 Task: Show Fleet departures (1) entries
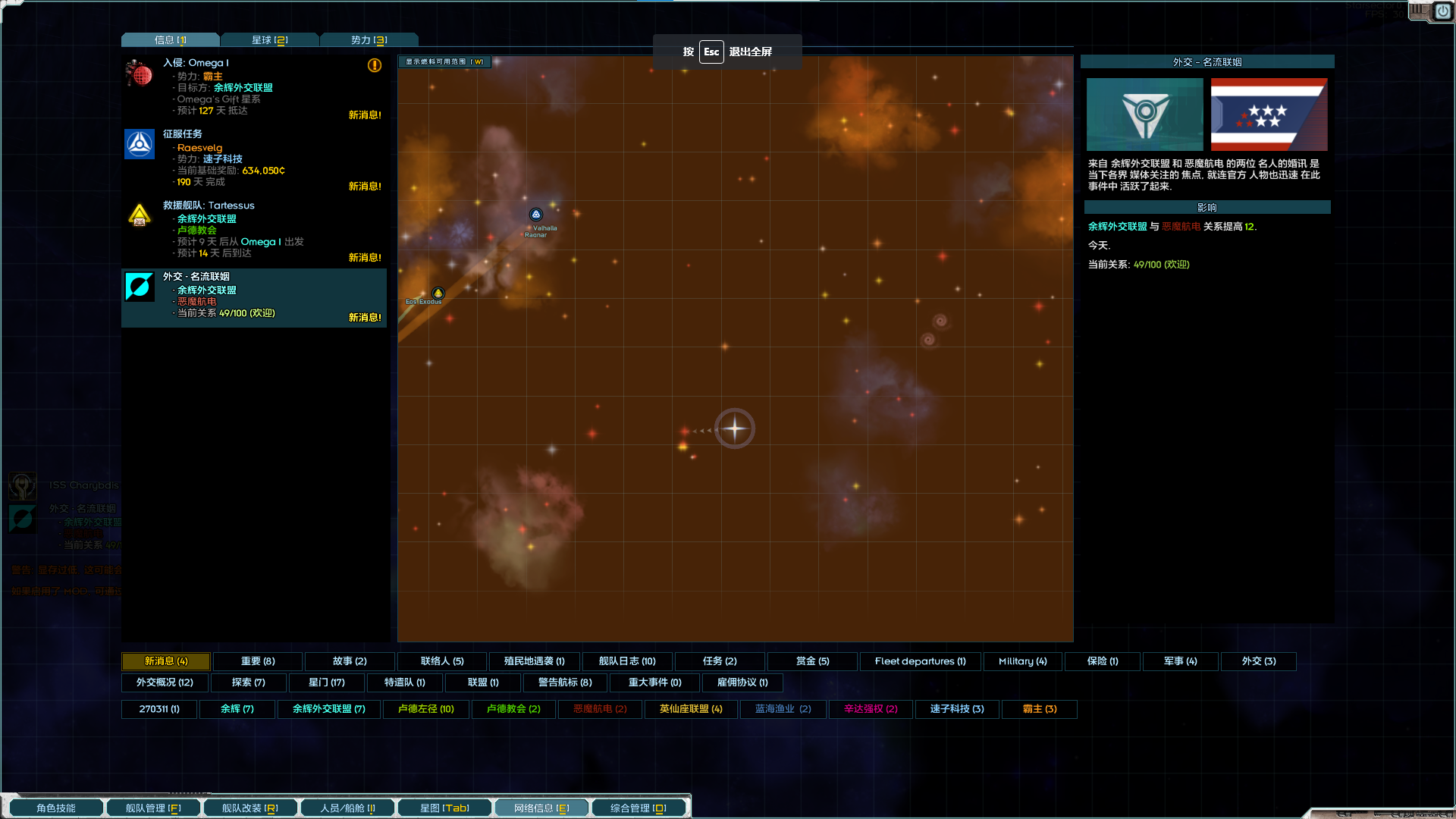[x=920, y=661]
